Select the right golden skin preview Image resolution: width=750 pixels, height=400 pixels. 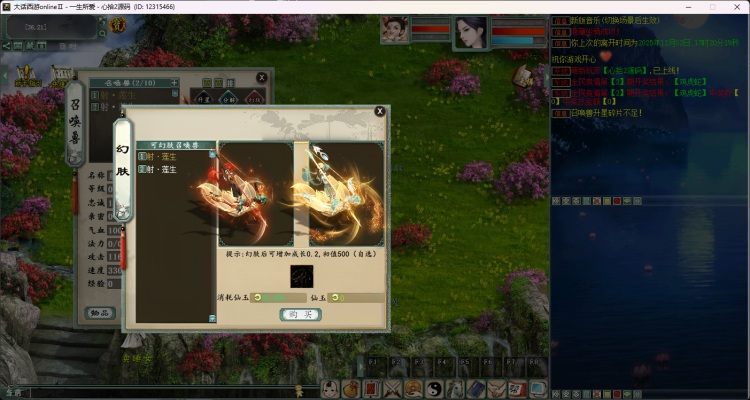click(x=339, y=193)
